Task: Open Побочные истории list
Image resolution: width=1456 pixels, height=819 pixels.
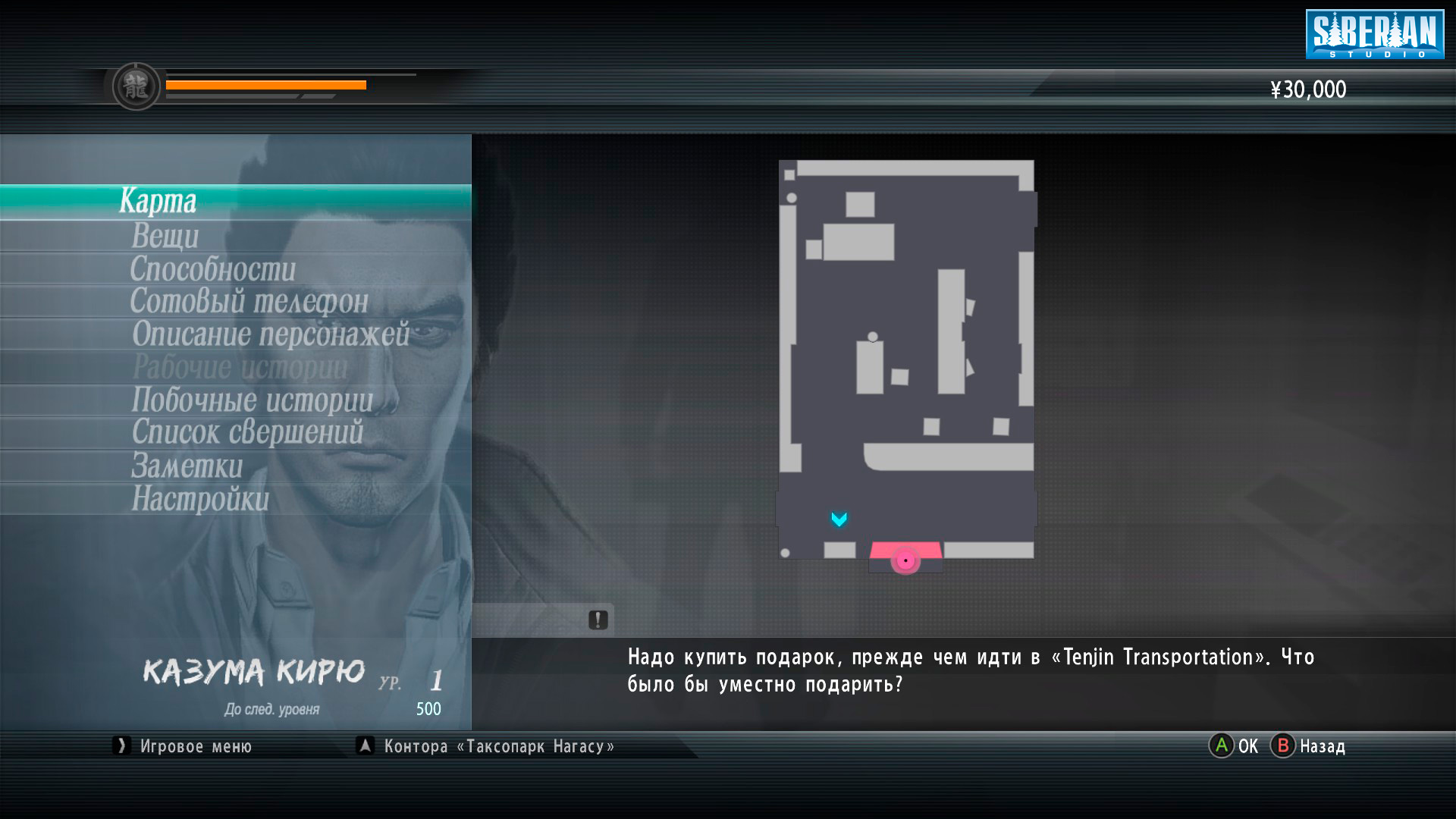Action: click(x=252, y=400)
